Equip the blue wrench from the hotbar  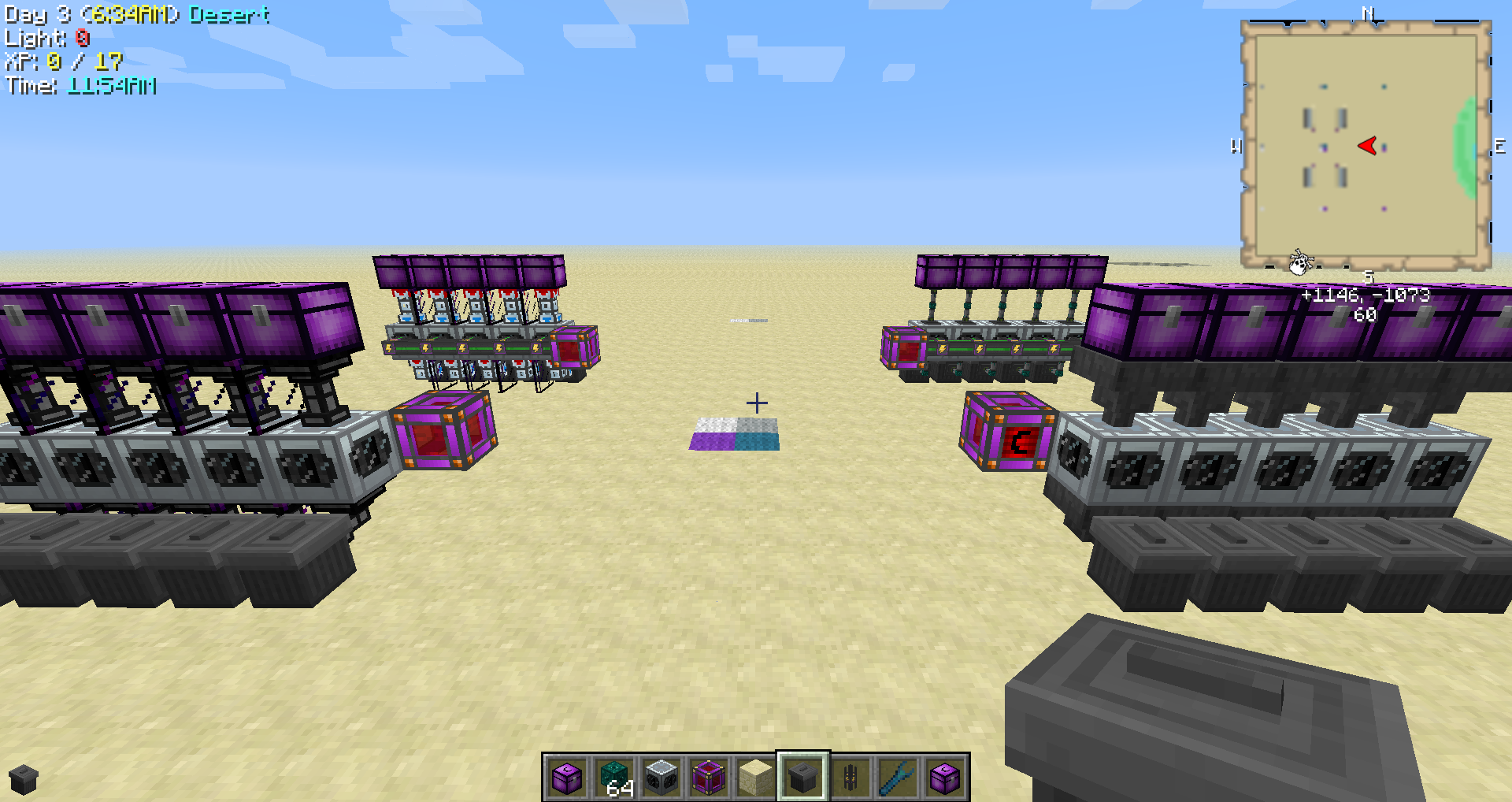(x=898, y=777)
